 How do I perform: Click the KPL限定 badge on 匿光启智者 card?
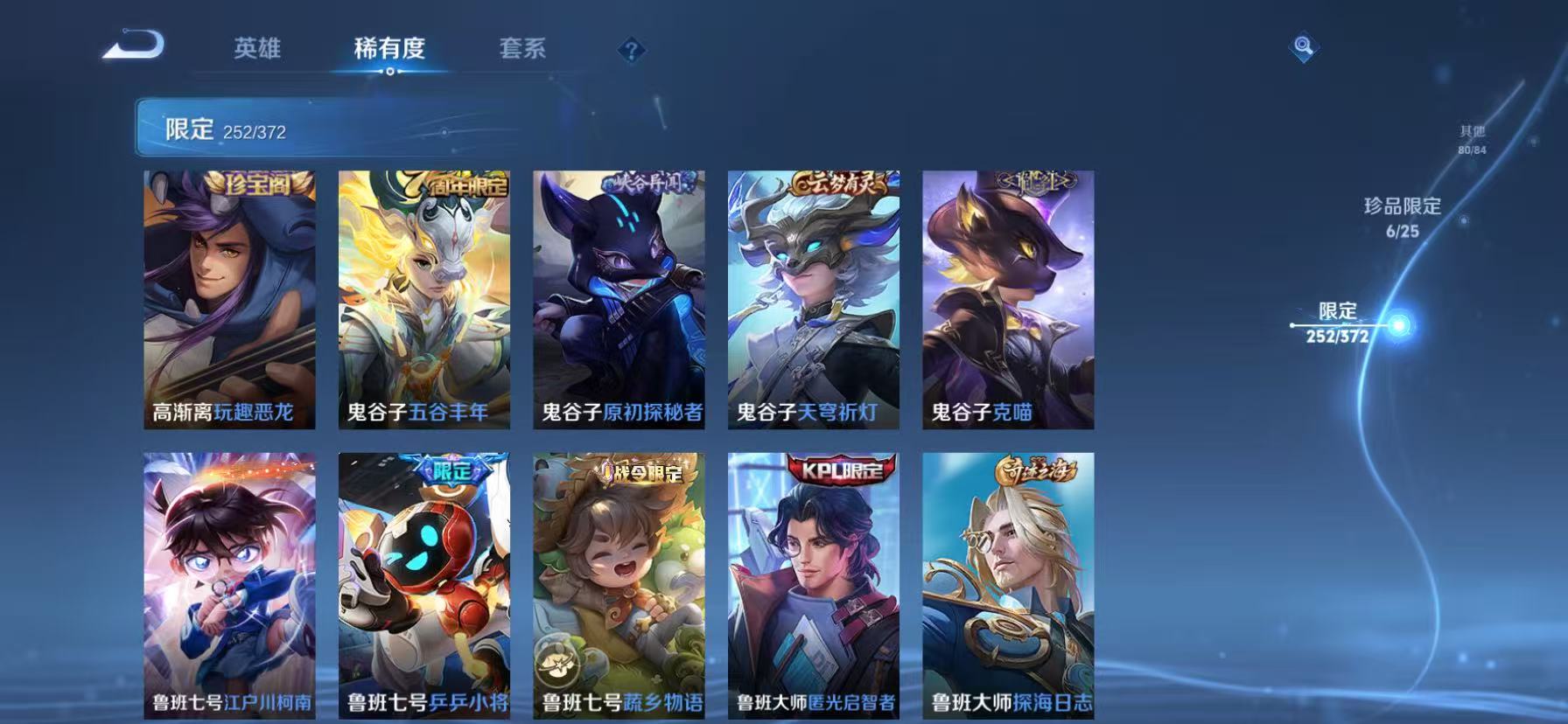click(x=839, y=470)
